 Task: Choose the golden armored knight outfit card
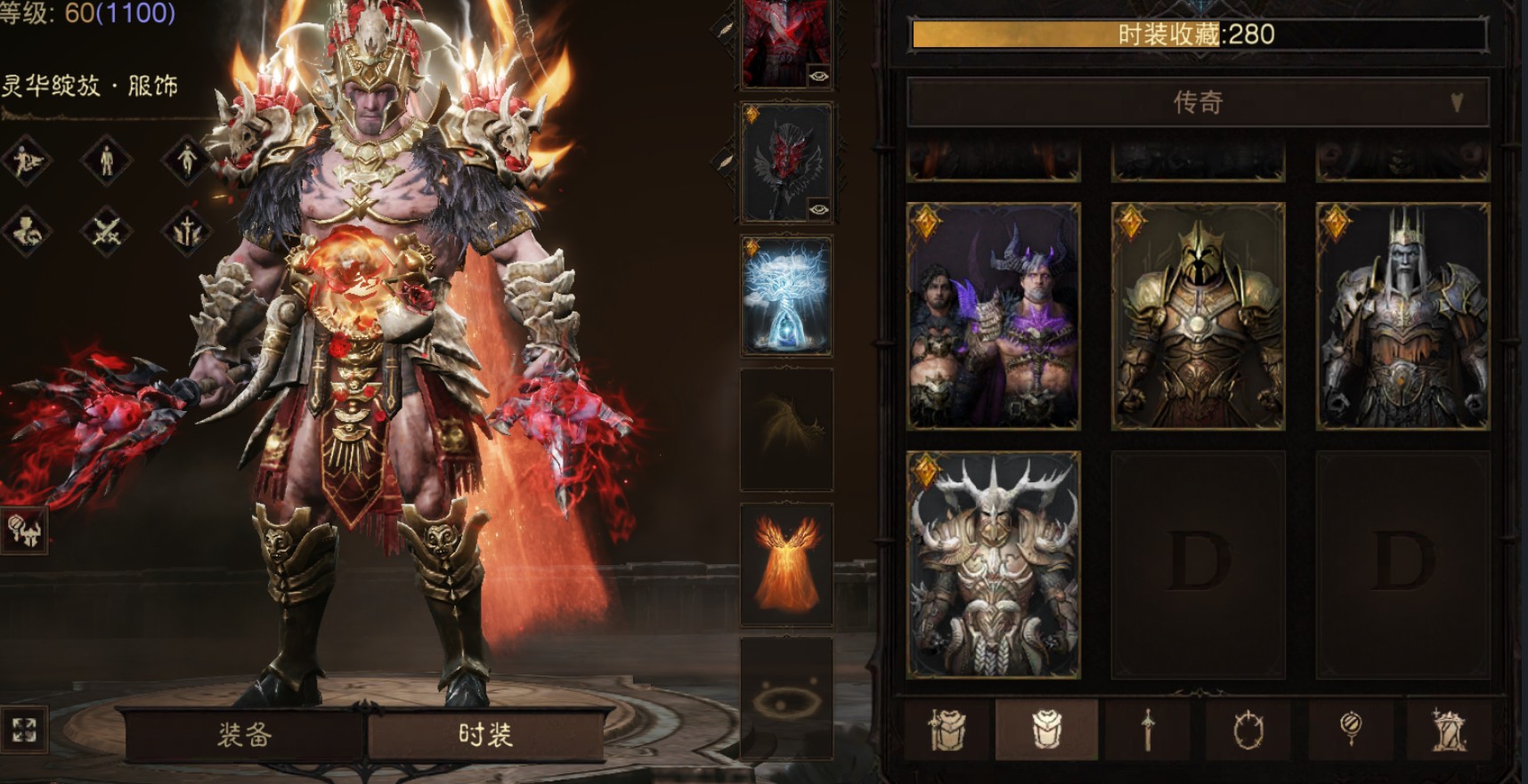coord(1198,316)
